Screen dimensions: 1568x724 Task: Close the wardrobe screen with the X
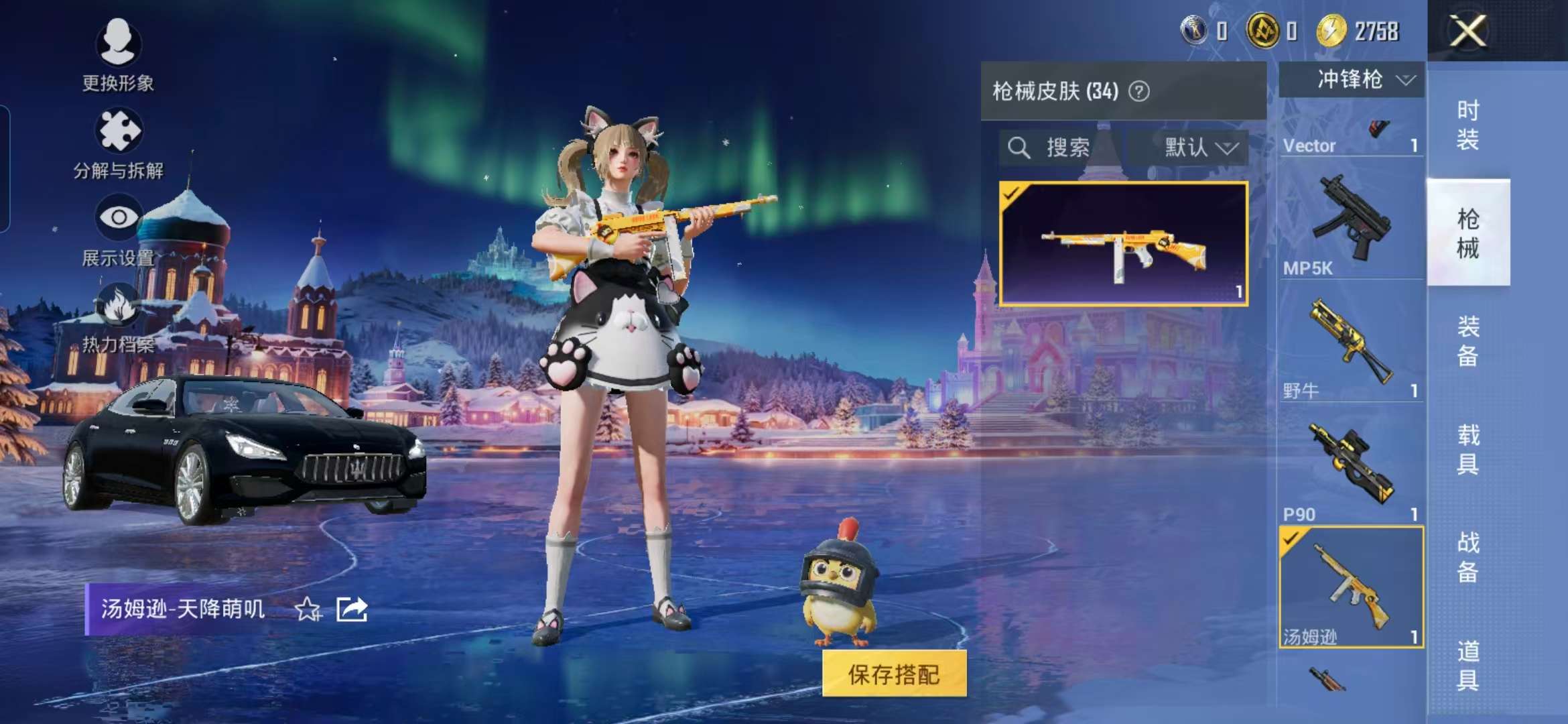click(1467, 31)
